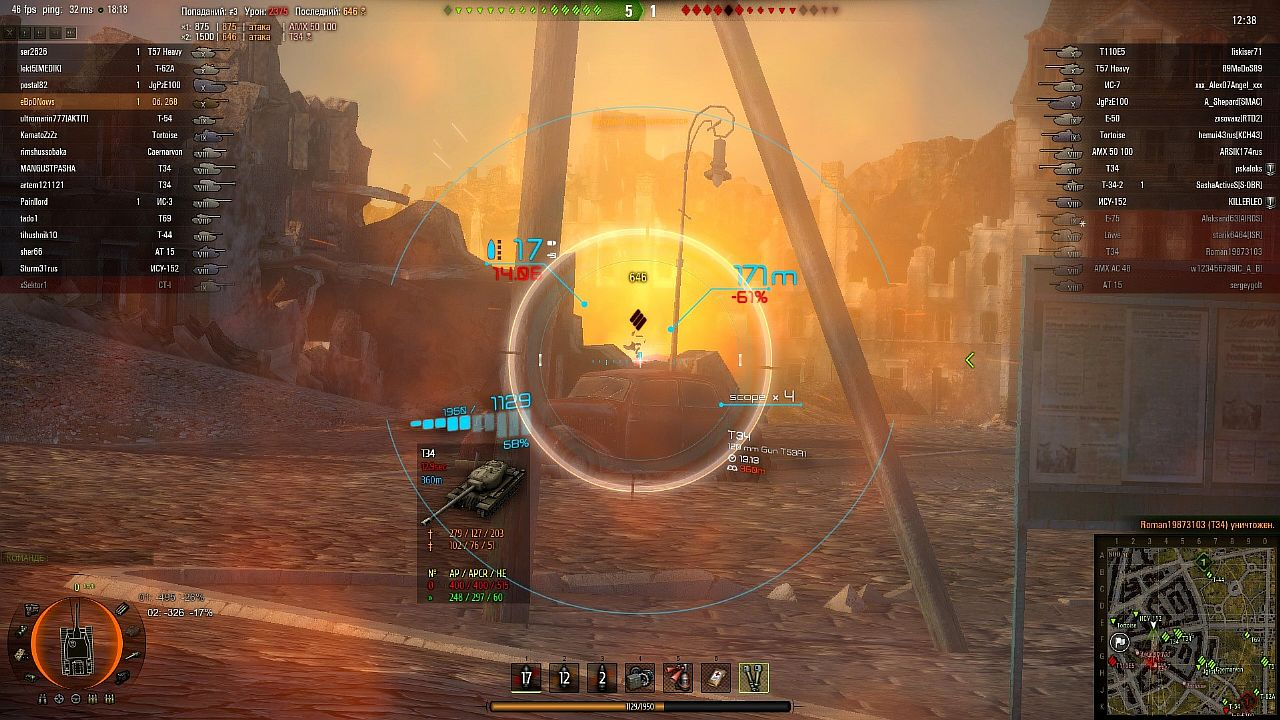Open the minimap in the corner
This screenshot has width=1280, height=720.
(x=1187, y=625)
